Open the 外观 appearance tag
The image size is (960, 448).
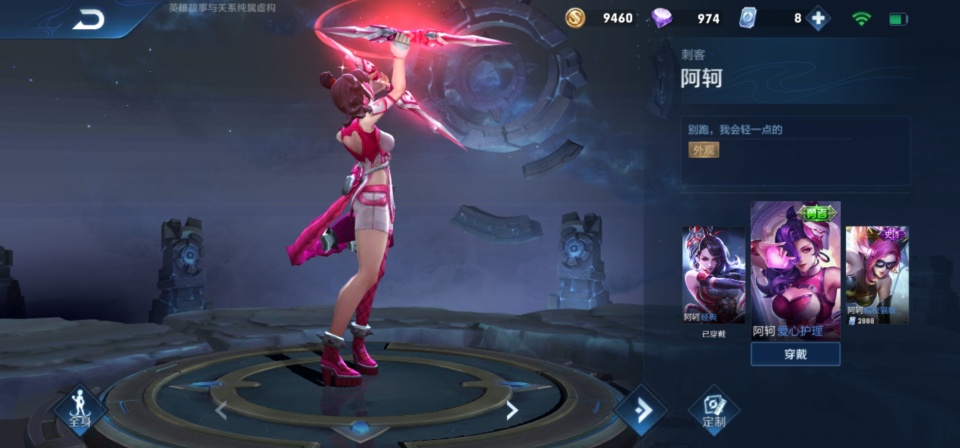click(703, 150)
